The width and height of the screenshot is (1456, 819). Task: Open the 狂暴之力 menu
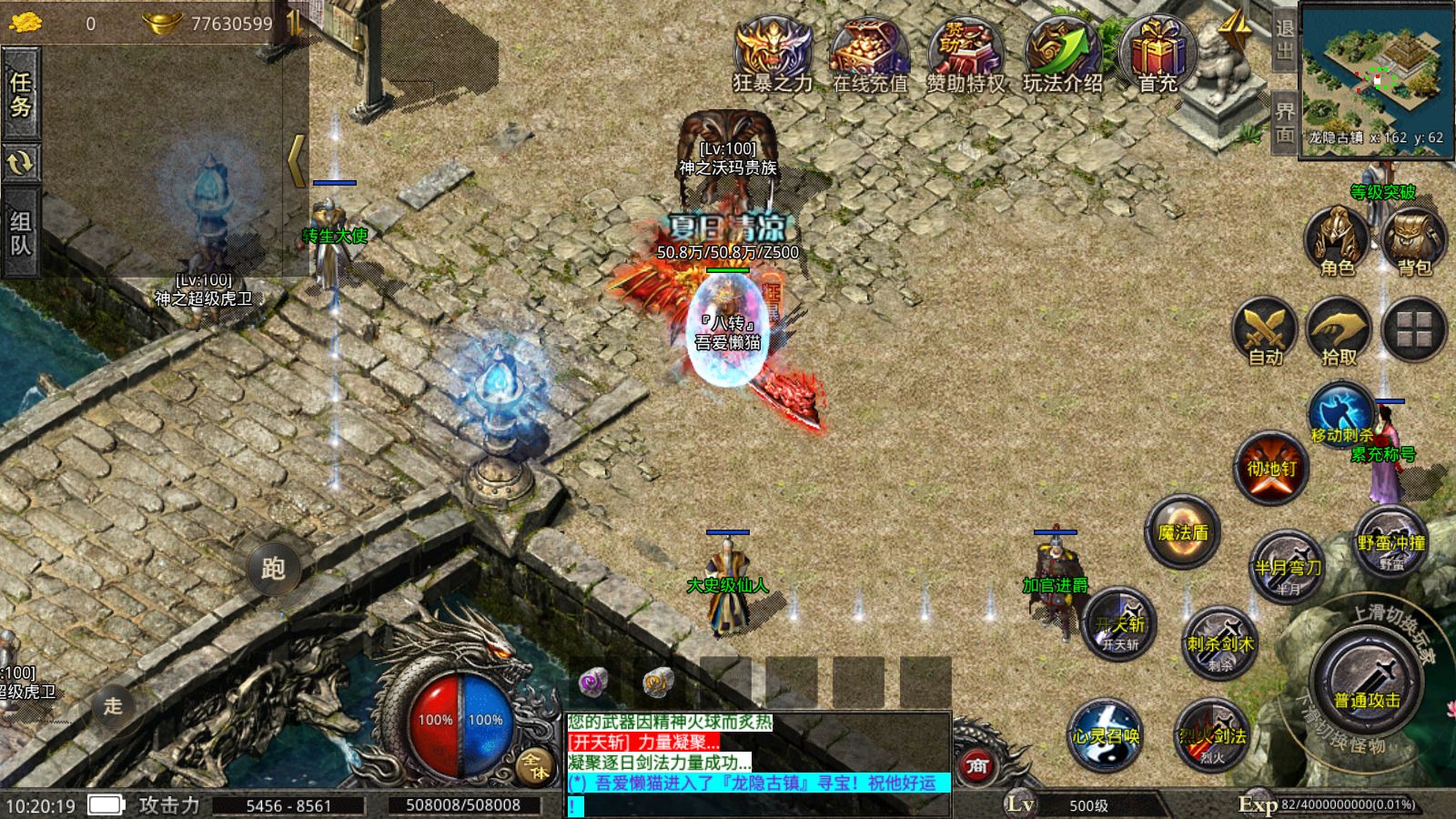pyautogui.click(x=773, y=53)
